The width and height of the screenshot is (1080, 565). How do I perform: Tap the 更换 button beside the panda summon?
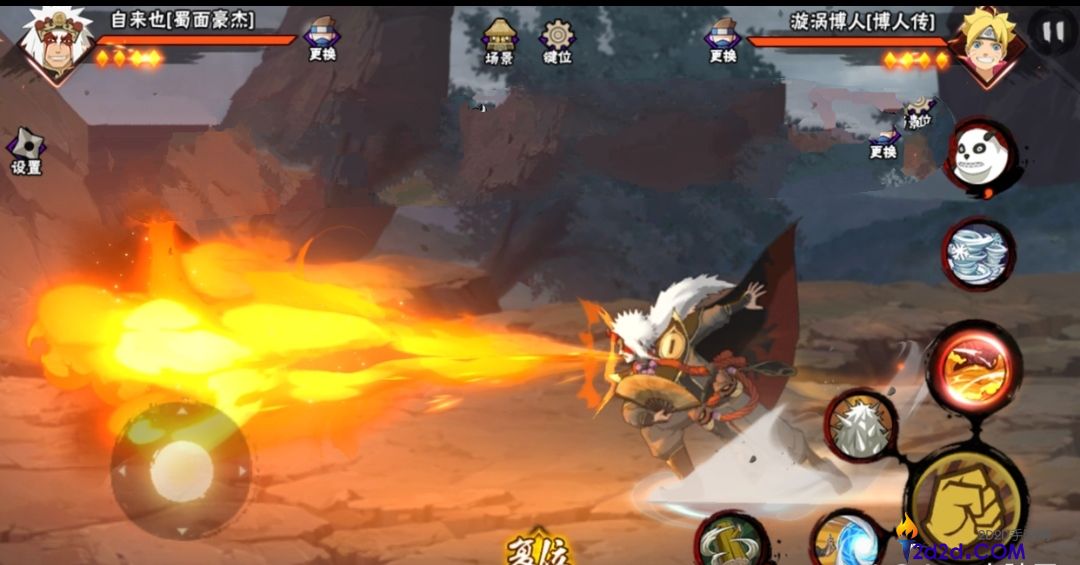pyautogui.click(x=883, y=140)
